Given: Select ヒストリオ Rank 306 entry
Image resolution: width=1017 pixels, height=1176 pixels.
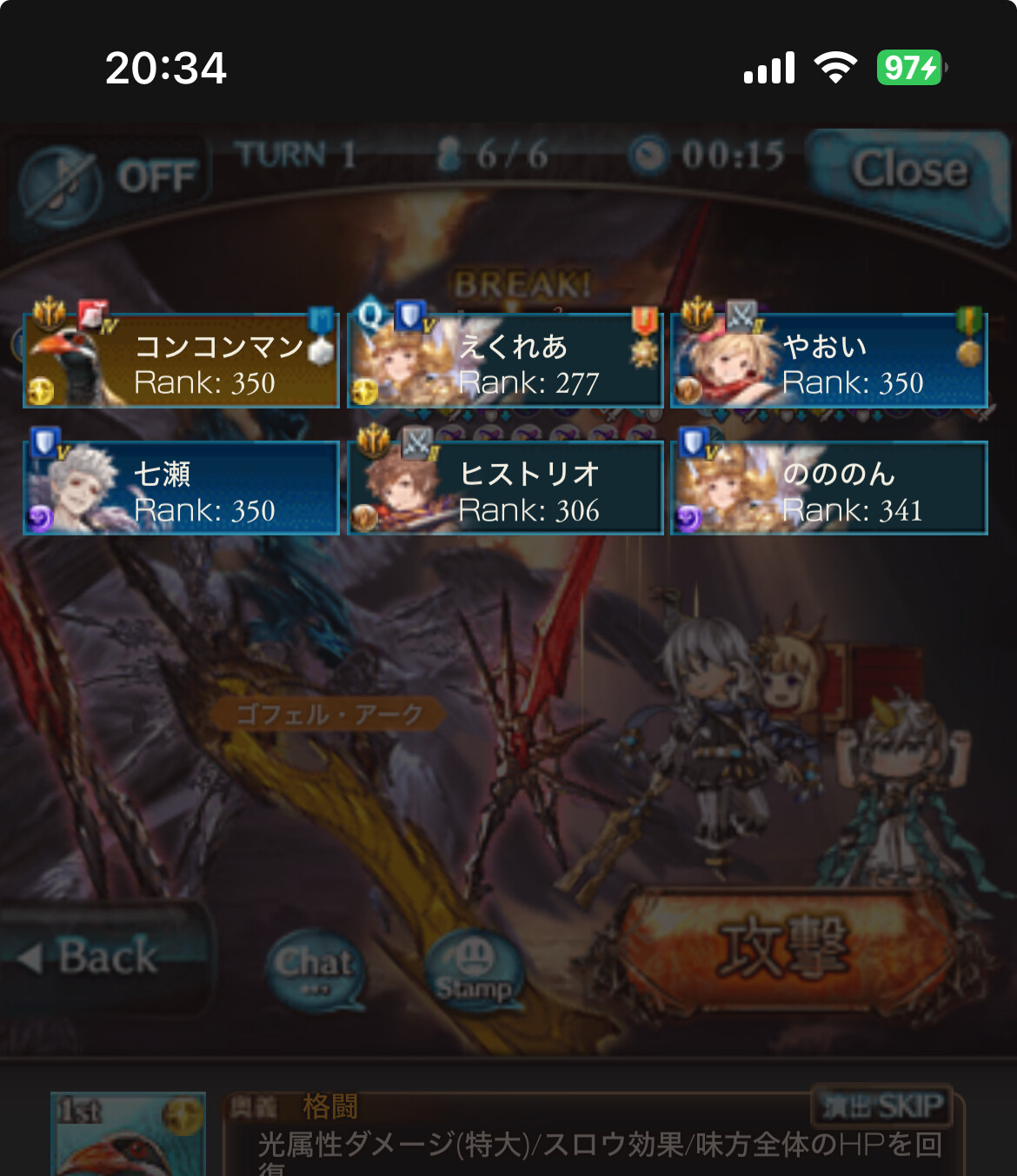Looking at the screenshot, I should click(505, 488).
